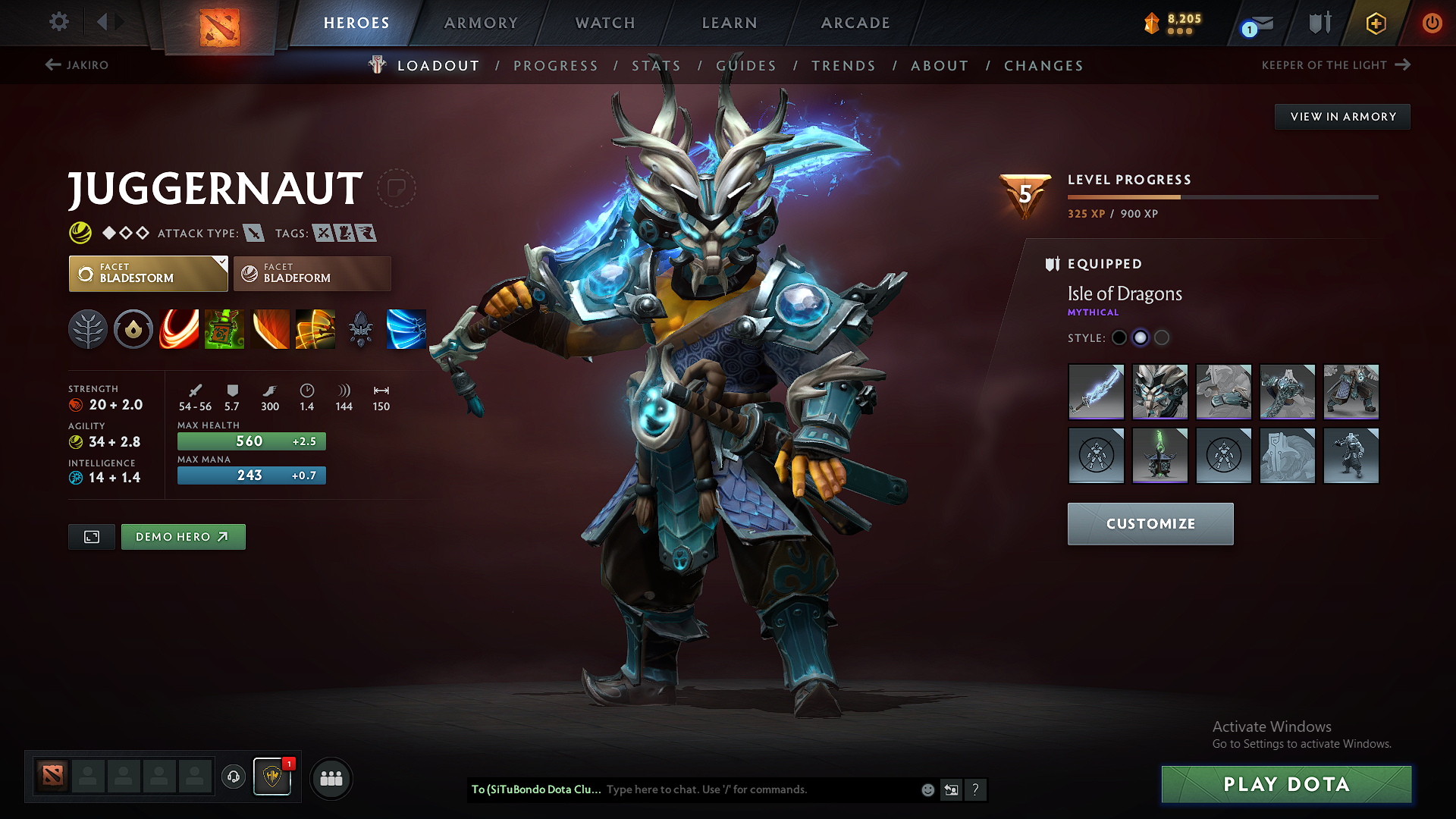Switch to the Bladeform facet
Viewport: 1456px width, 819px height.
312,274
